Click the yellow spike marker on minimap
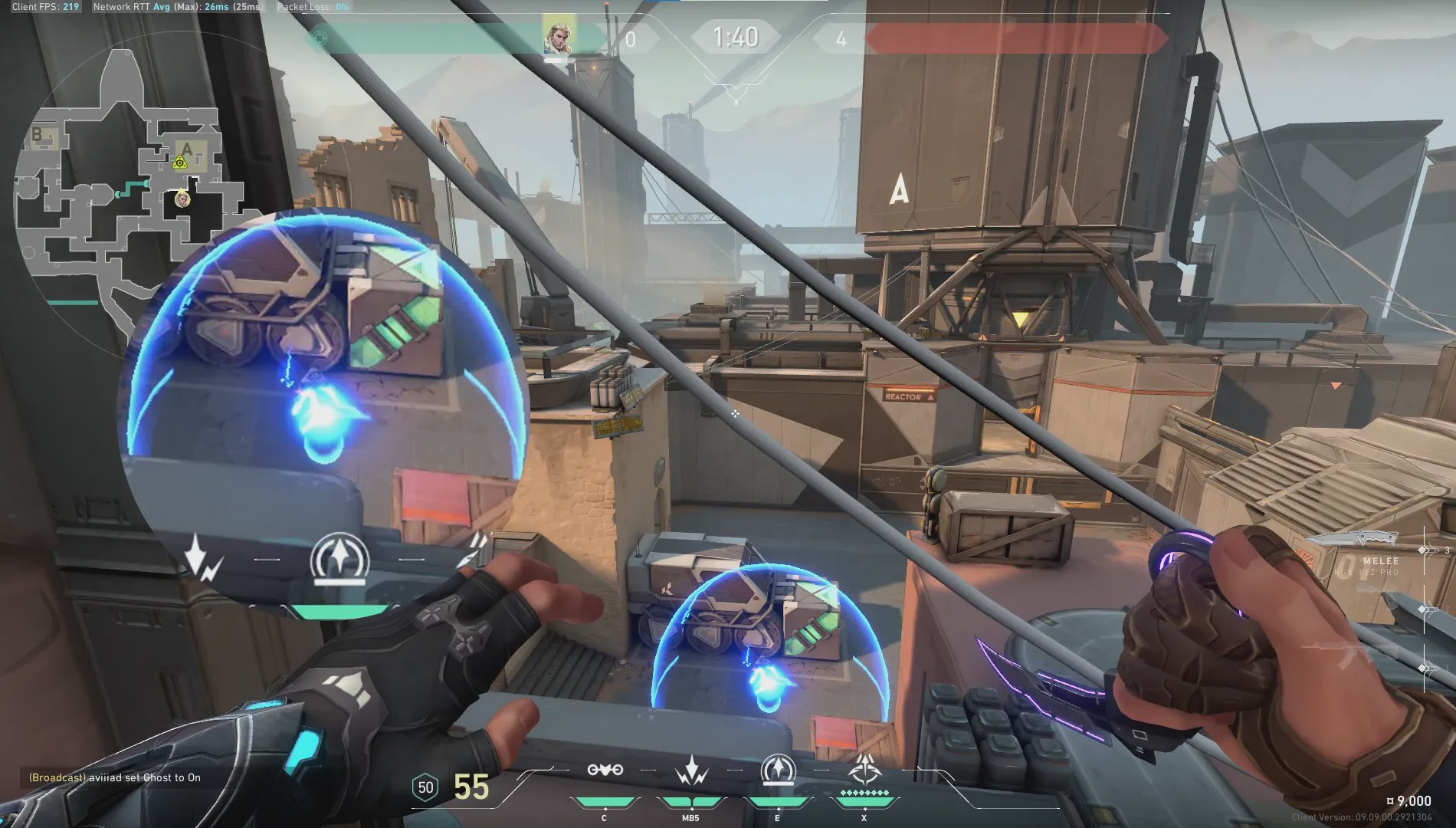The width and height of the screenshot is (1456, 828). (179, 162)
